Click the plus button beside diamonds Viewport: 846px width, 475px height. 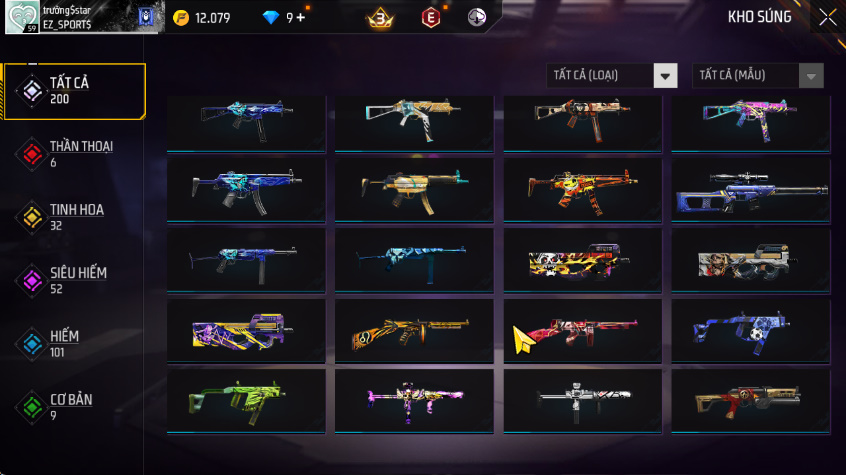pyautogui.click(x=302, y=18)
